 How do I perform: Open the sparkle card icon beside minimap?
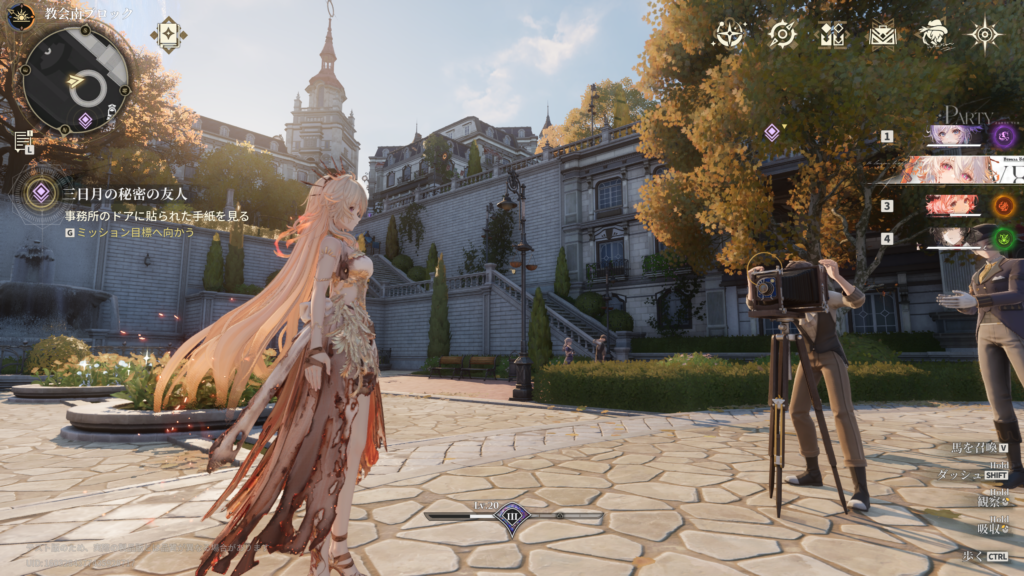[x=168, y=34]
